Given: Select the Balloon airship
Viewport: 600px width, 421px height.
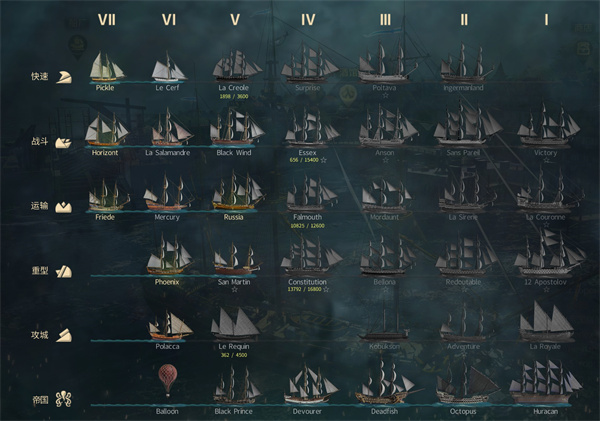Looking at the screenshot, I should (x=167, y=382).
